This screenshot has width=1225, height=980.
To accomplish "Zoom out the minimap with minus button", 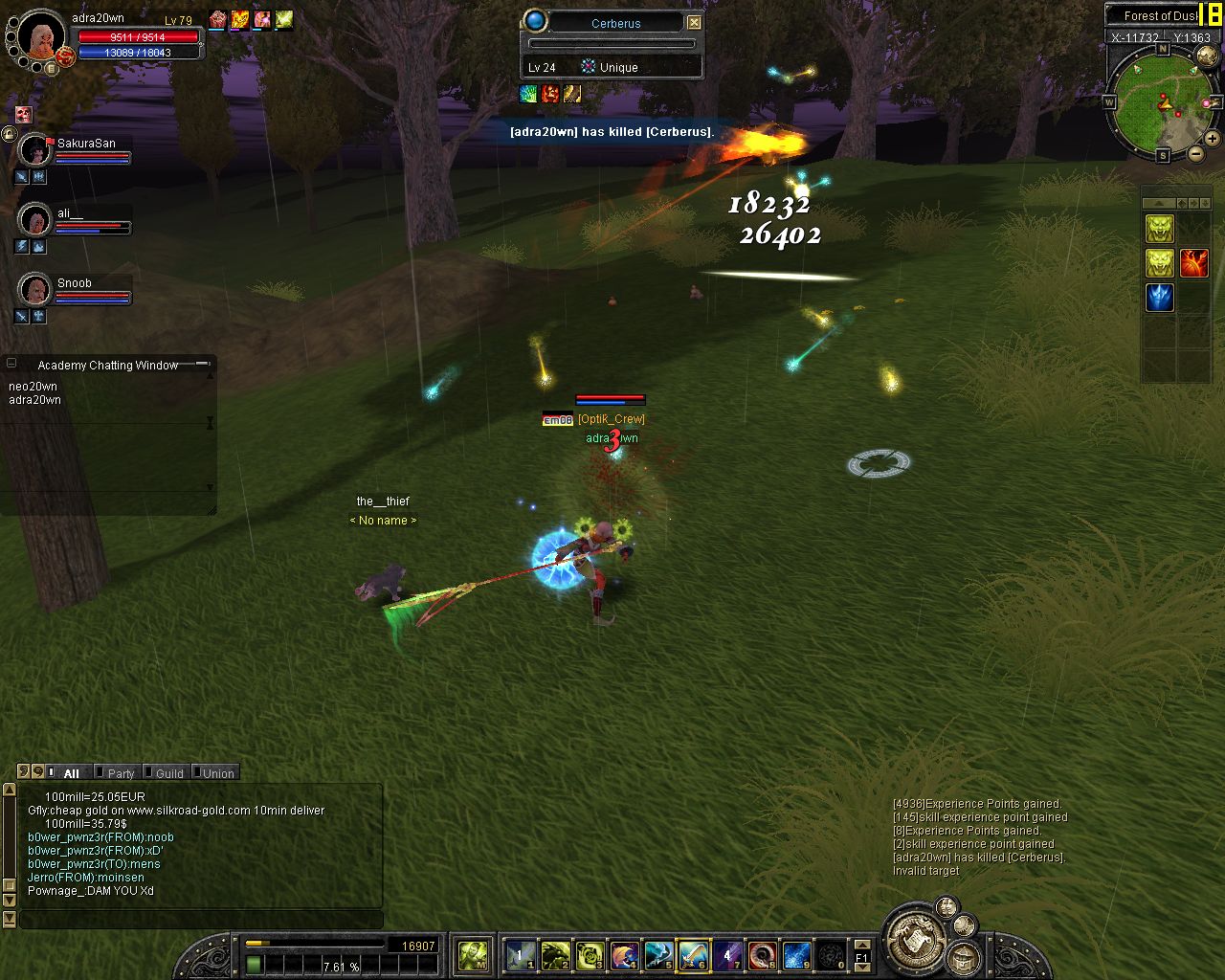I will point(1196,154).
